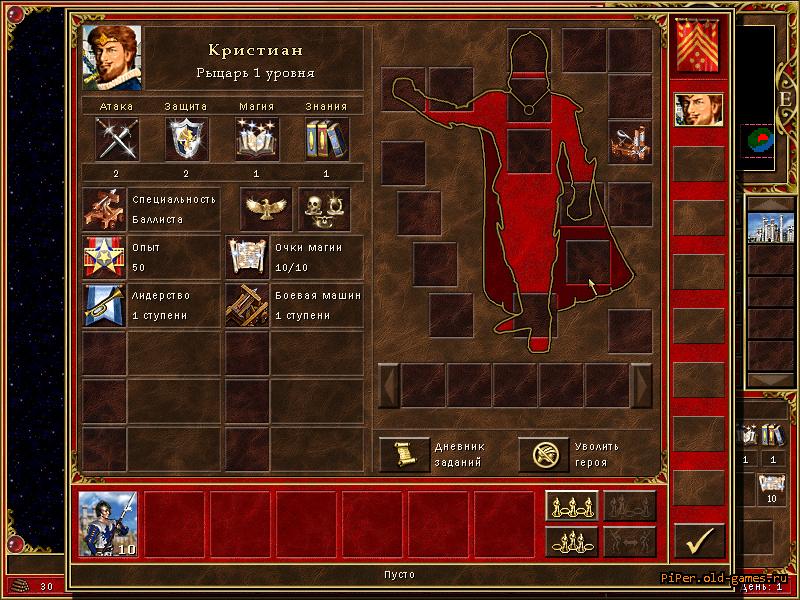Choose the spread-out troop formation button
Image resolution: width=800 pixels, height=600 pixels.
pos(571,506)
